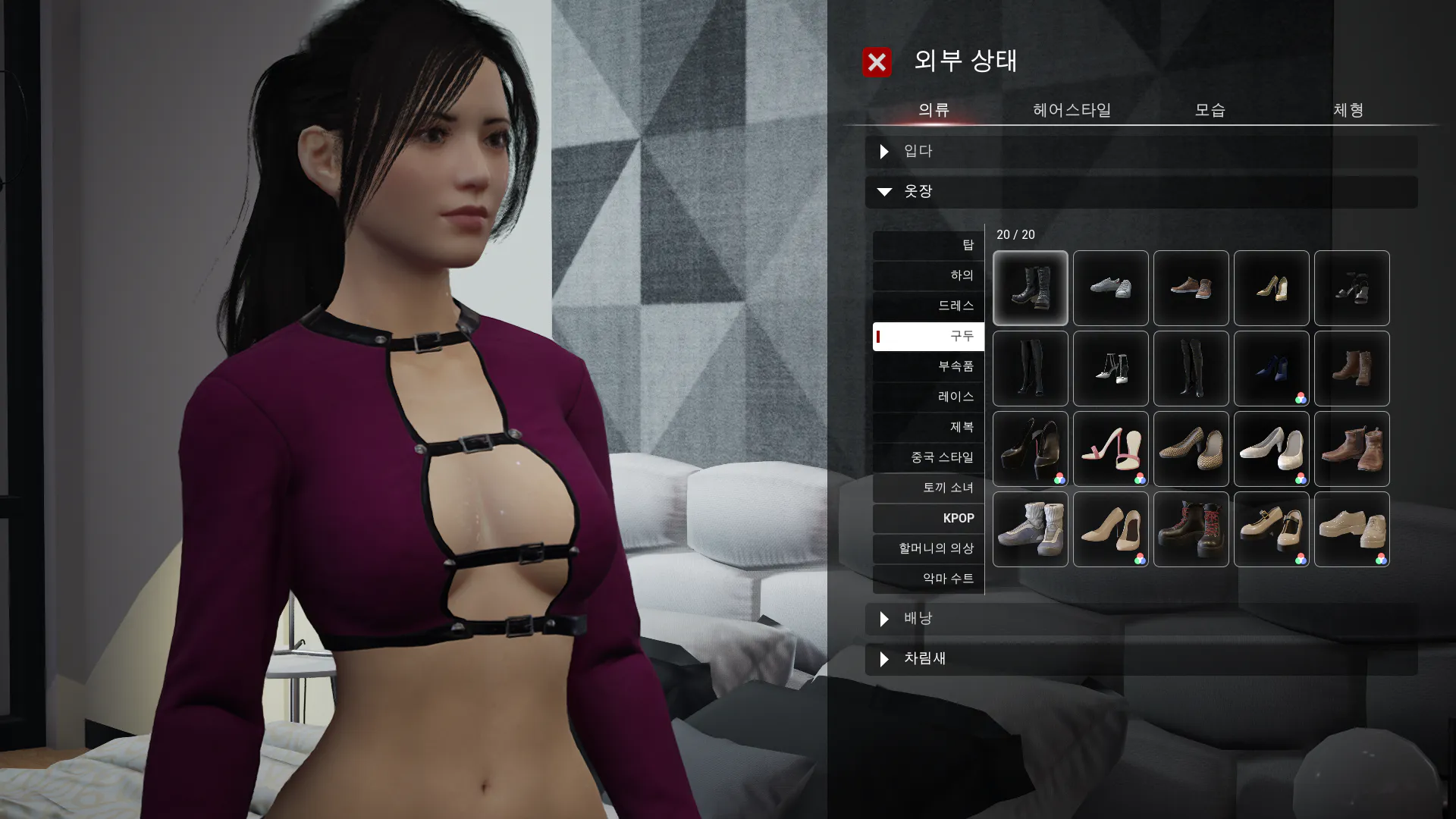Choose the pink strappy high heels

(1110, 449)
